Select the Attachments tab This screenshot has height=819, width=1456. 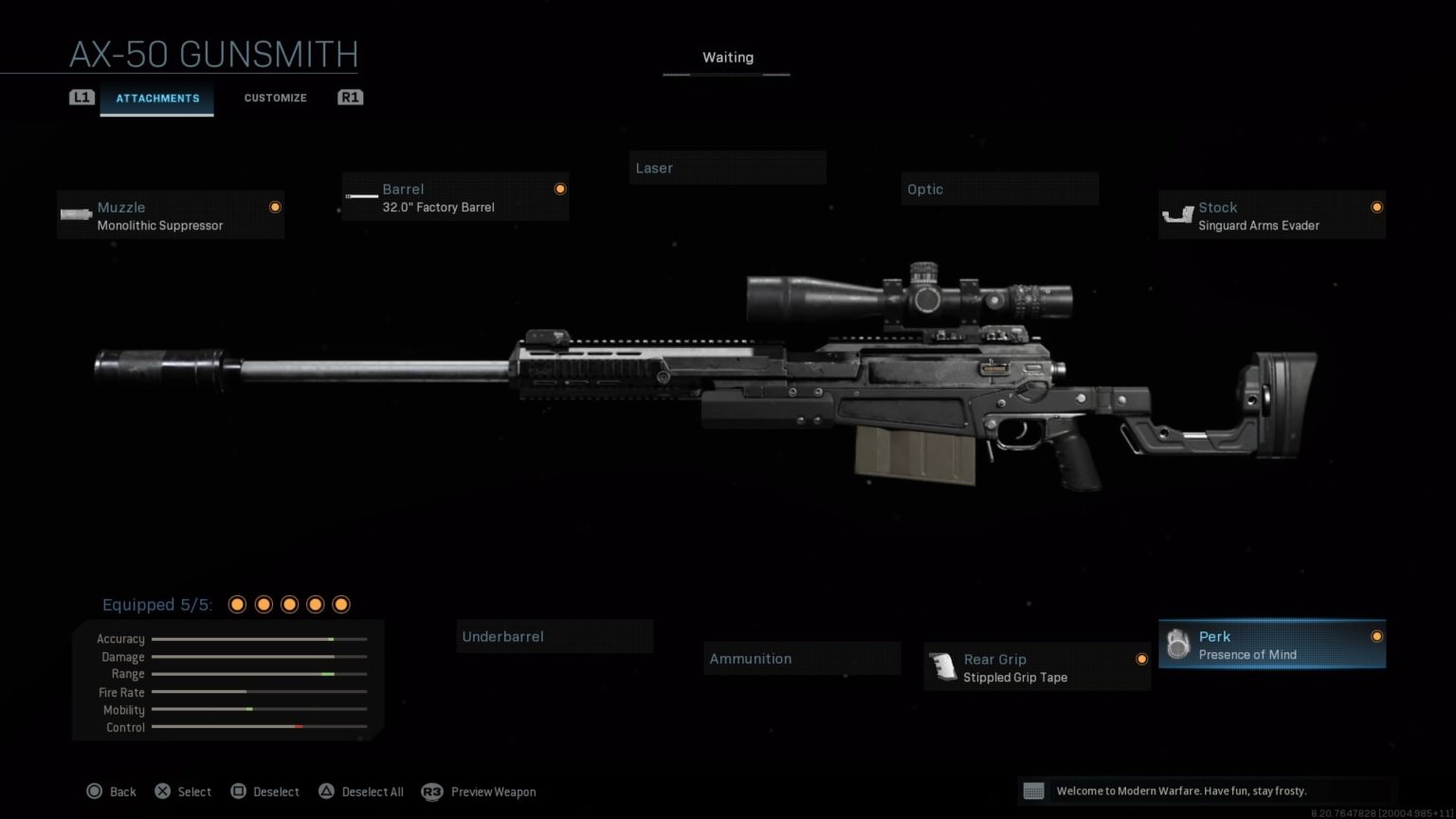[157, 98]
